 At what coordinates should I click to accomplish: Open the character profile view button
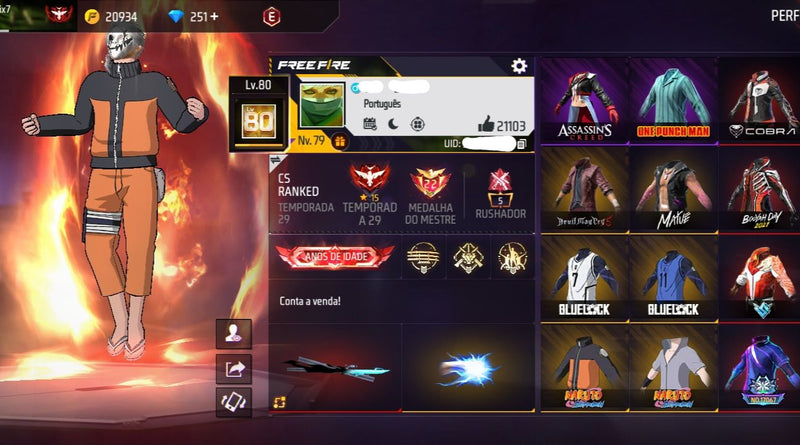(235, 335)
